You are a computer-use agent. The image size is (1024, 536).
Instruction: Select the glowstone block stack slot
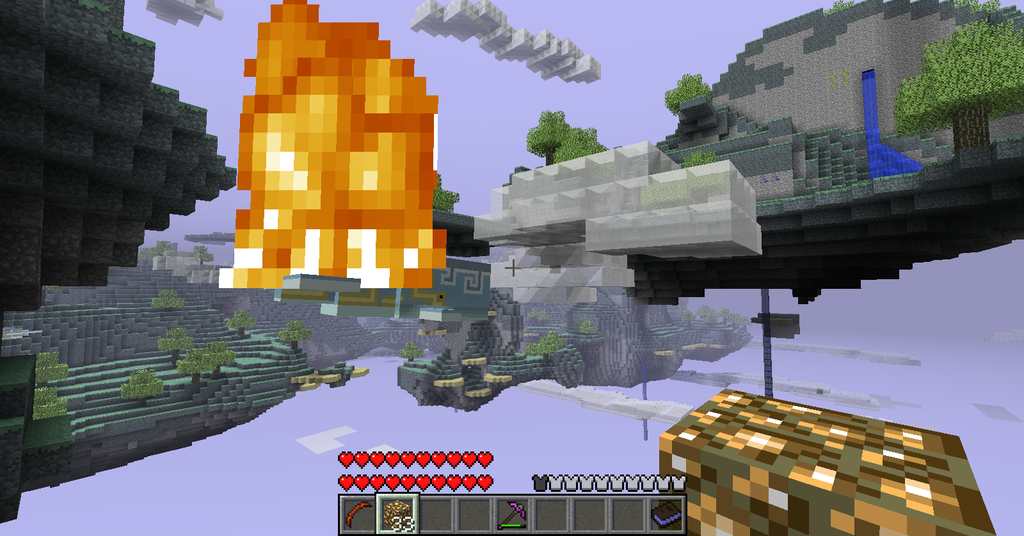pos(396,514)
